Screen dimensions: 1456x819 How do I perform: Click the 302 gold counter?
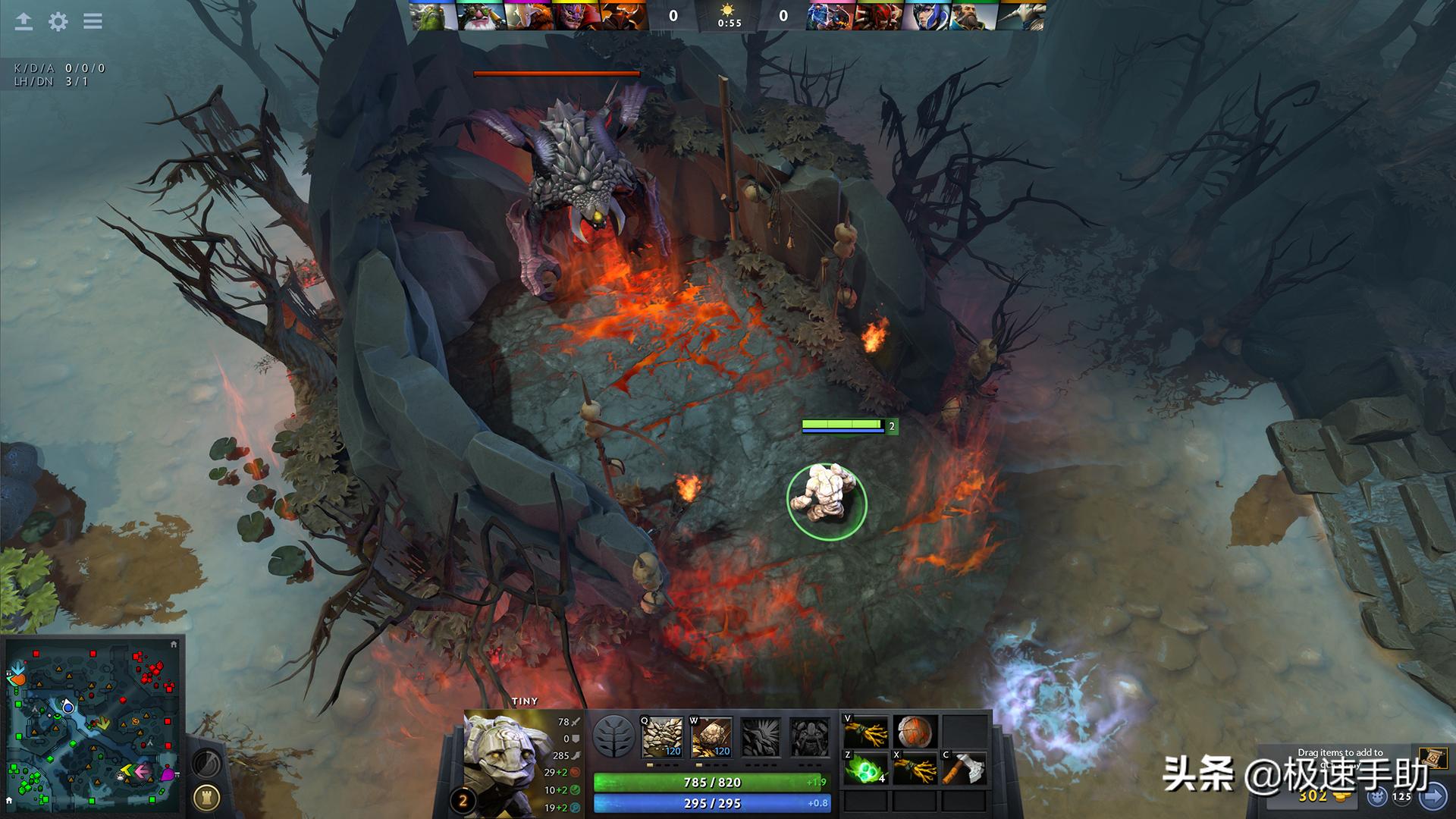[1314, 798]
